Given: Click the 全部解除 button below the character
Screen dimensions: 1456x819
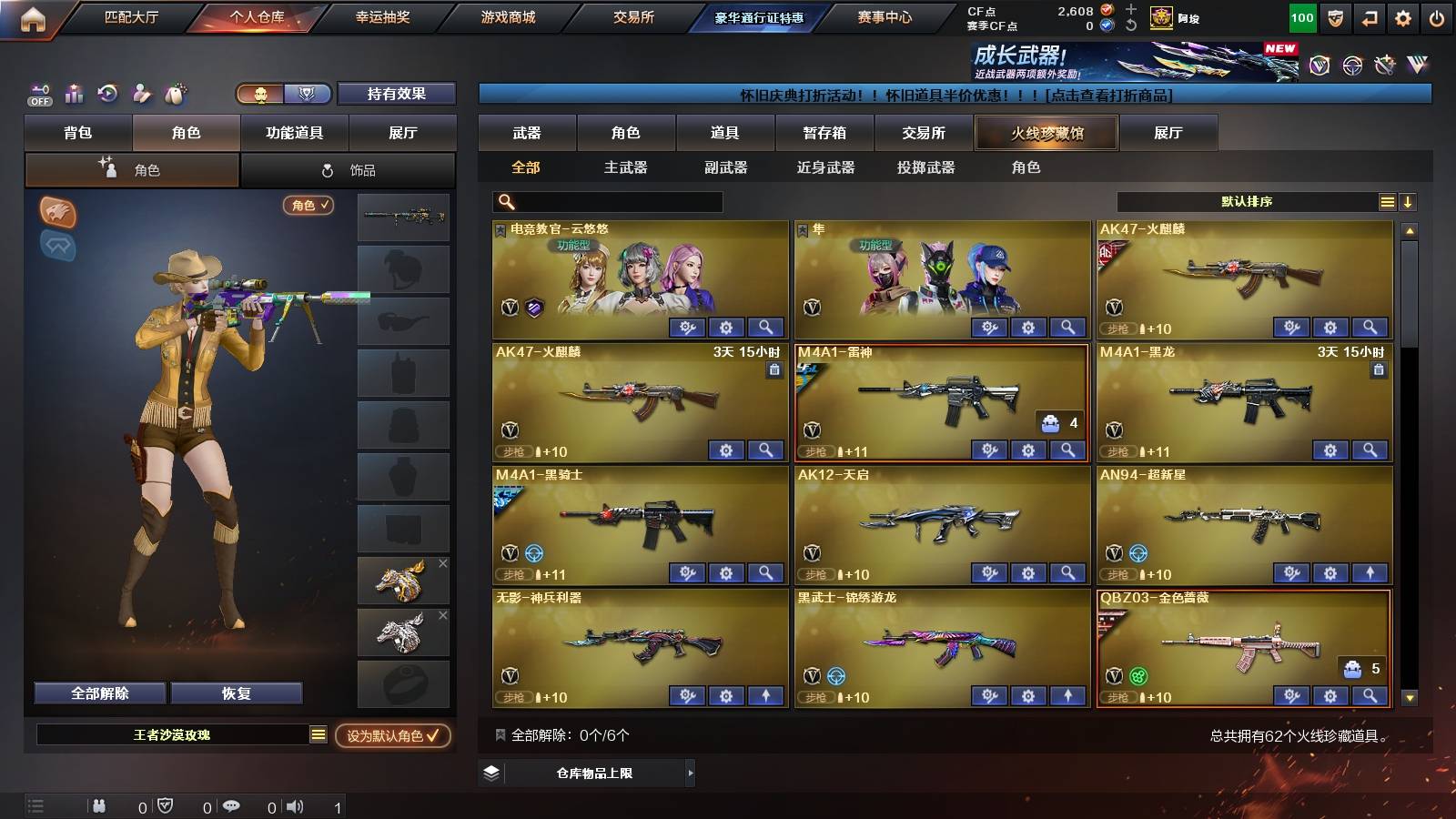Looking at the screenshot, I should pos(99,693).
